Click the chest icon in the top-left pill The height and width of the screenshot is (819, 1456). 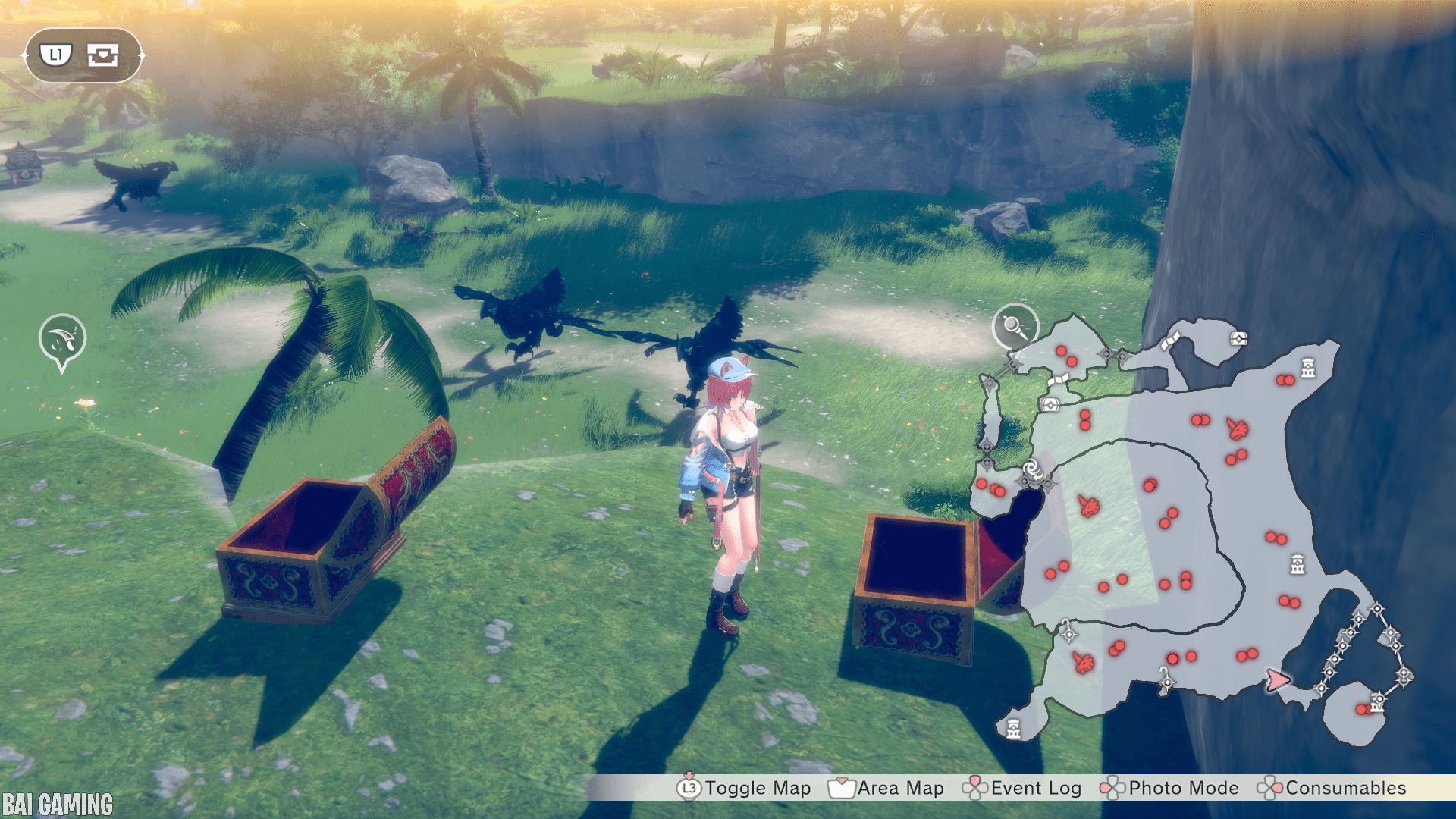click(x=102, y=55)
